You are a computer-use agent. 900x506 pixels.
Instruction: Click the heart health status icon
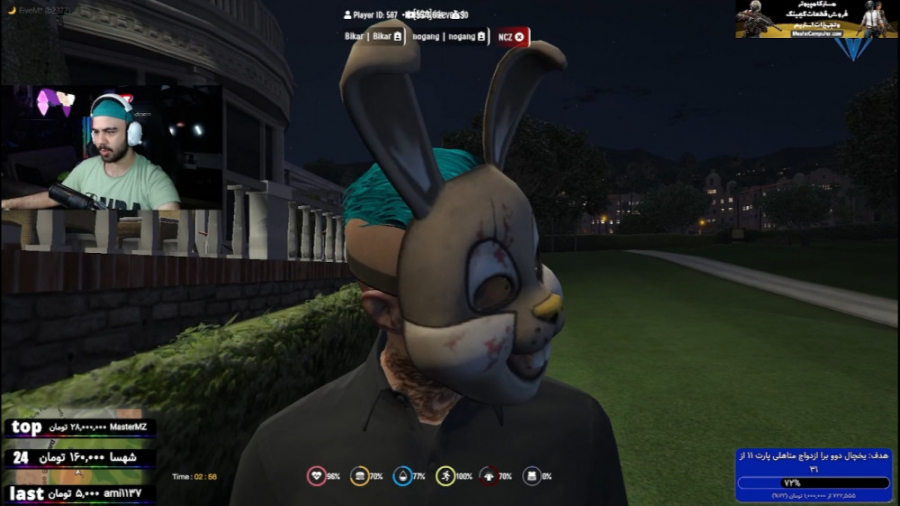[315, 476]
